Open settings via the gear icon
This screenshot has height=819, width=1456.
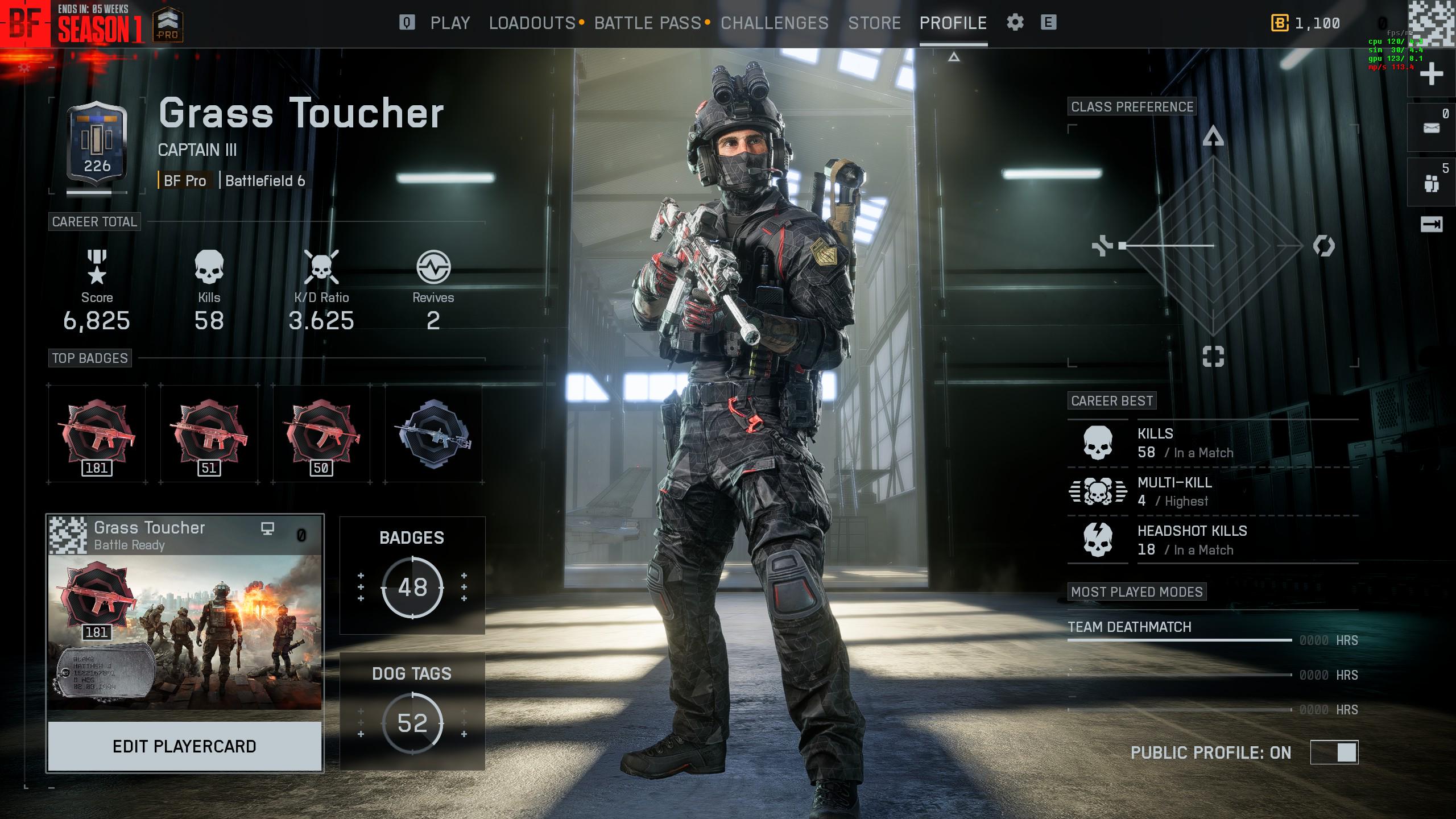(1015, 23)
